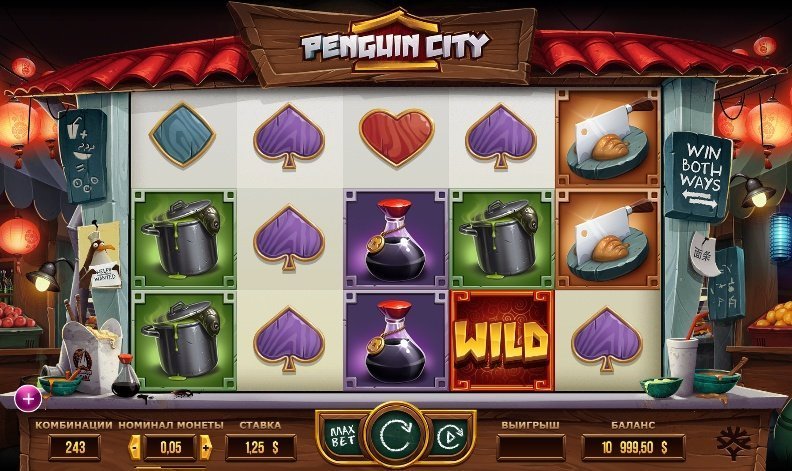Start autoplay with the play-arrow button

click(448, 437)
